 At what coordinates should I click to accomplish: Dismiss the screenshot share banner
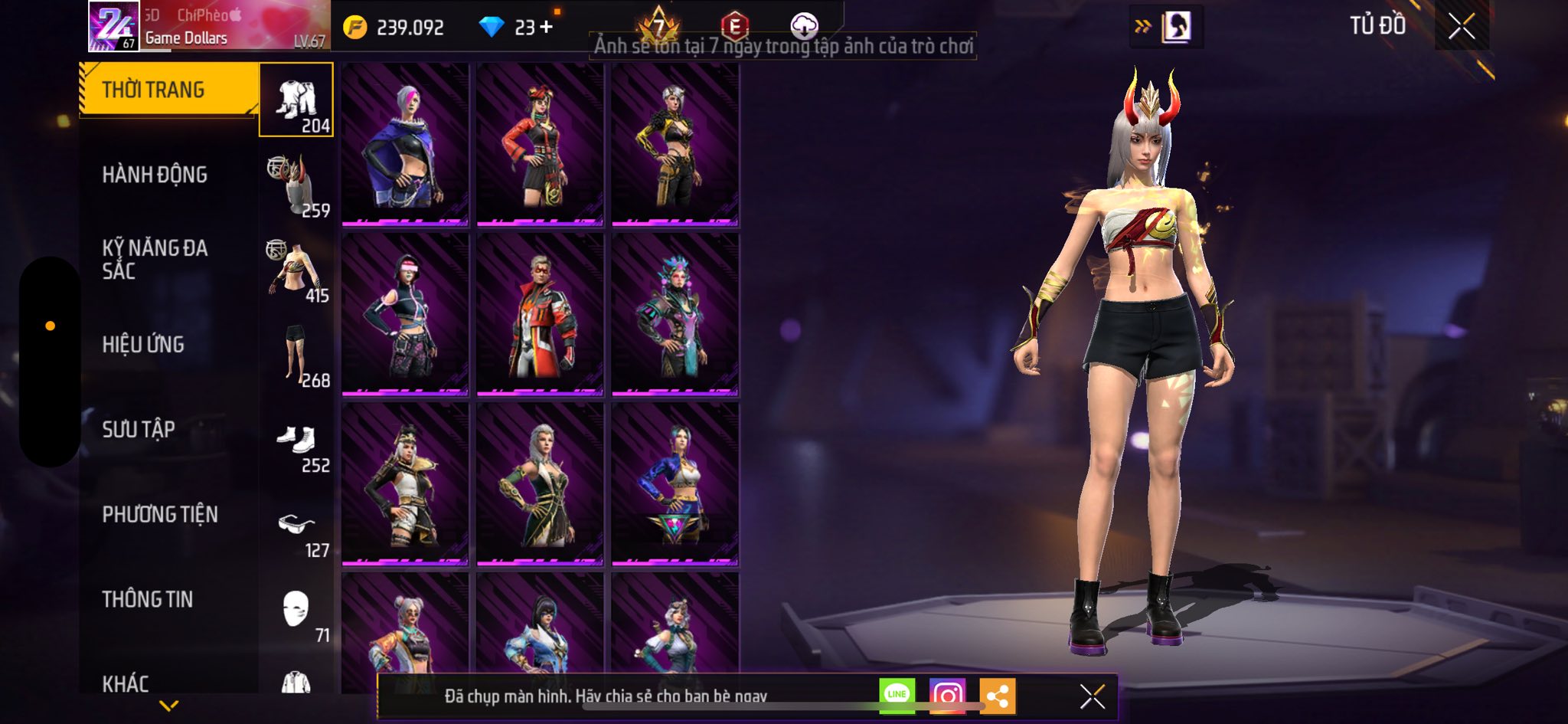pos(1092,696)
